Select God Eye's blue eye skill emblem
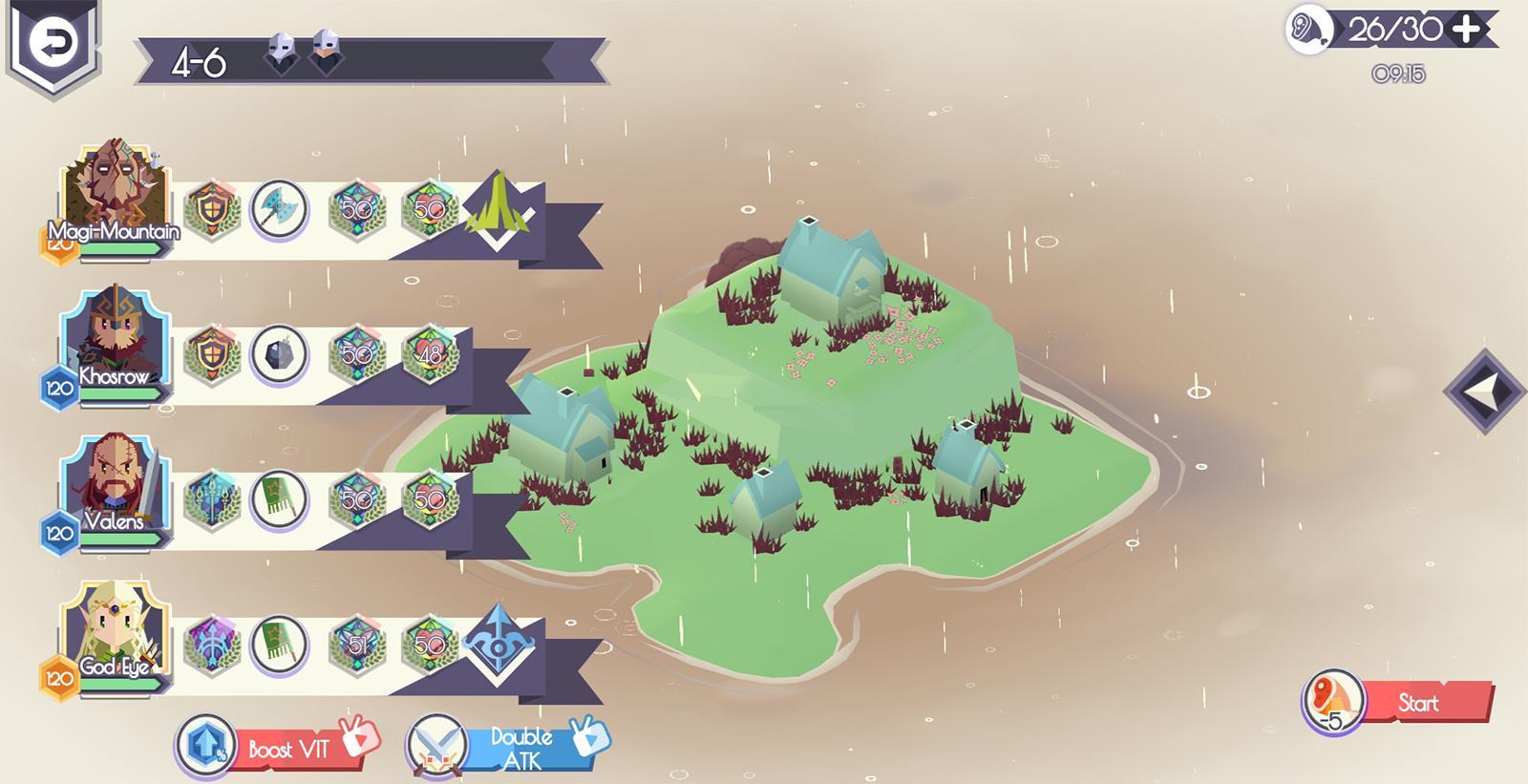Screen dimensions: 1528x784 click(x=498, y=643)
